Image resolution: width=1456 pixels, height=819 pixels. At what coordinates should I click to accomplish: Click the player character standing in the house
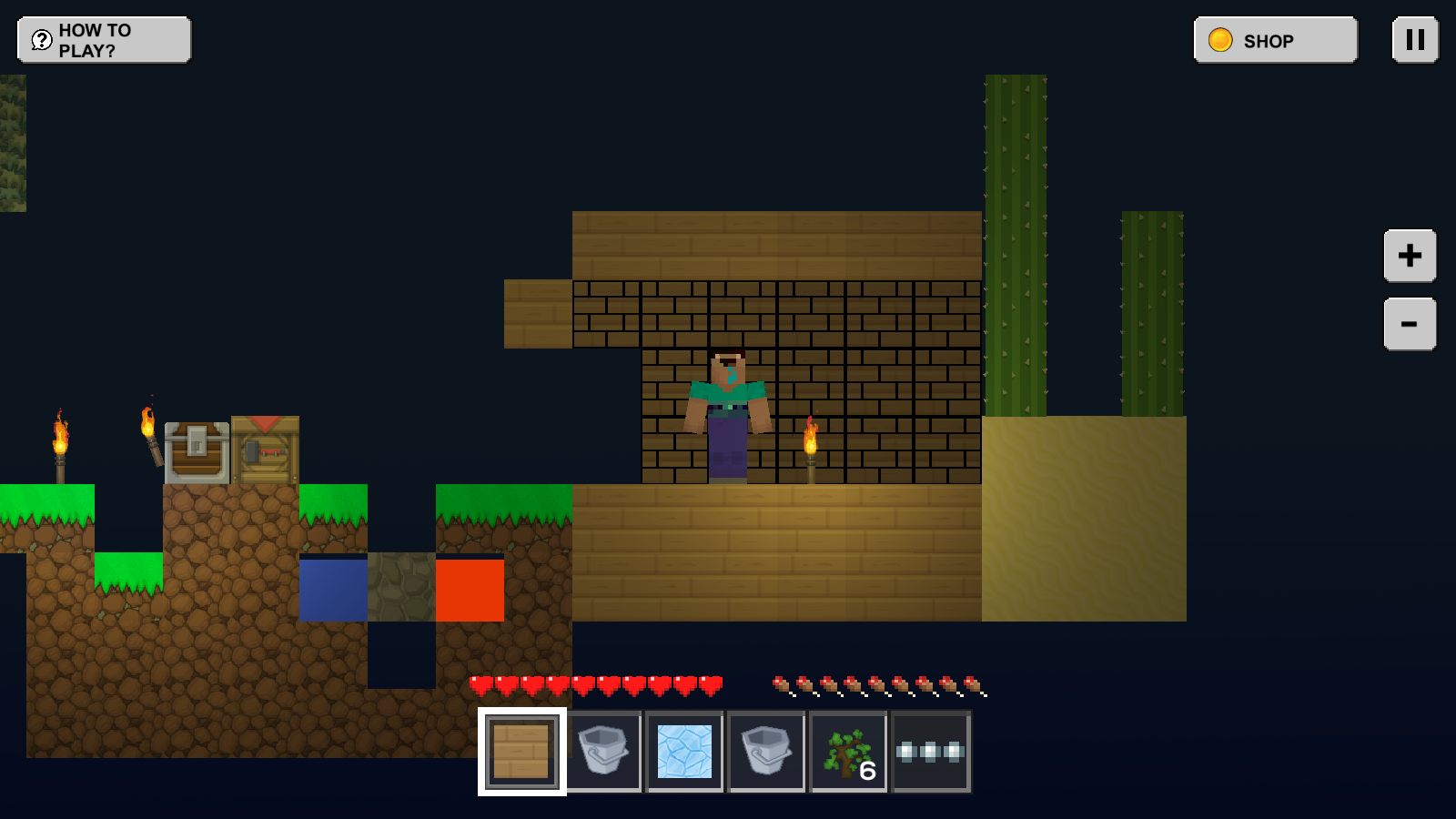(x=728, y=414)
